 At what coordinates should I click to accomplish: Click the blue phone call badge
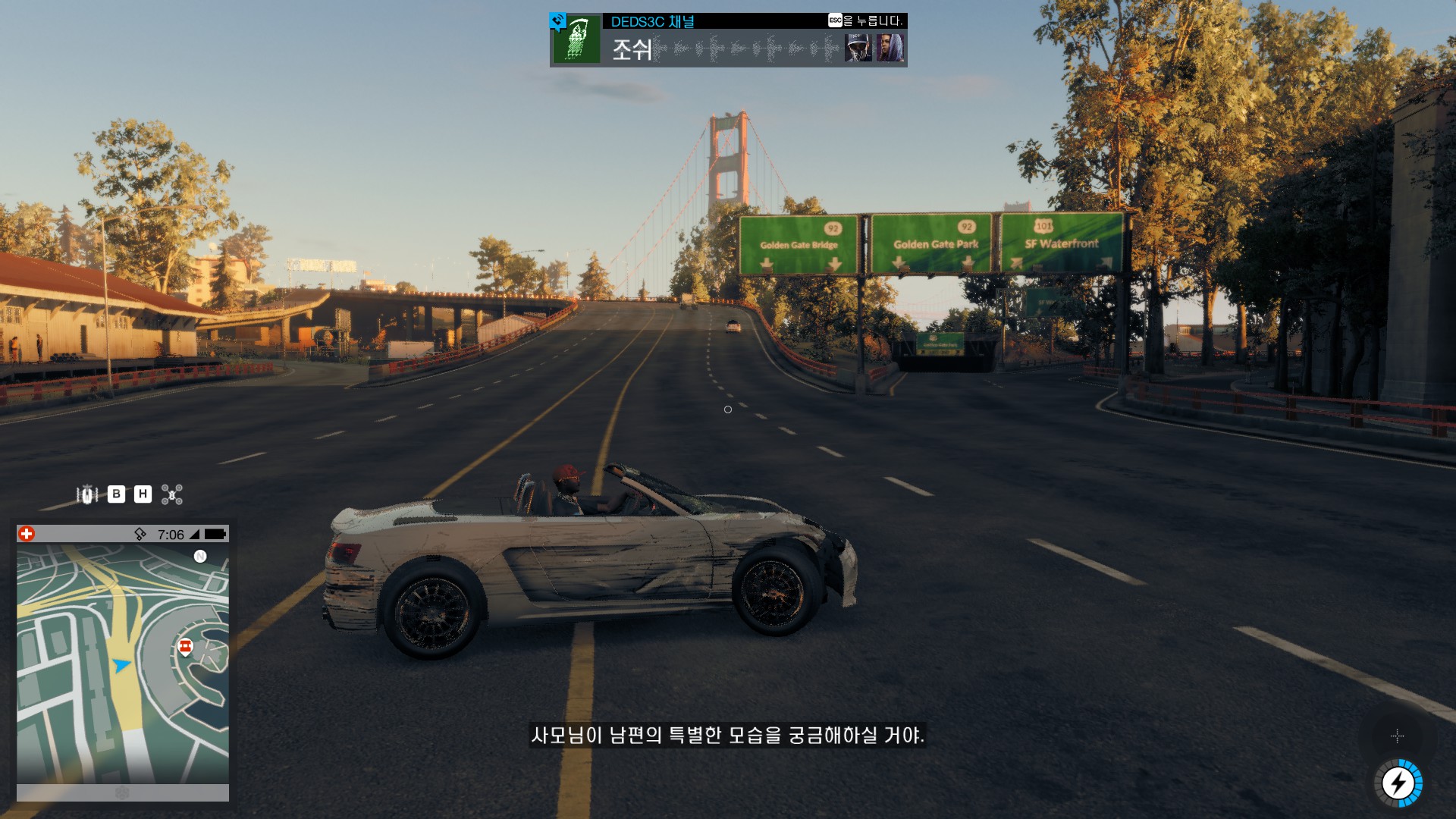[558, 20]
